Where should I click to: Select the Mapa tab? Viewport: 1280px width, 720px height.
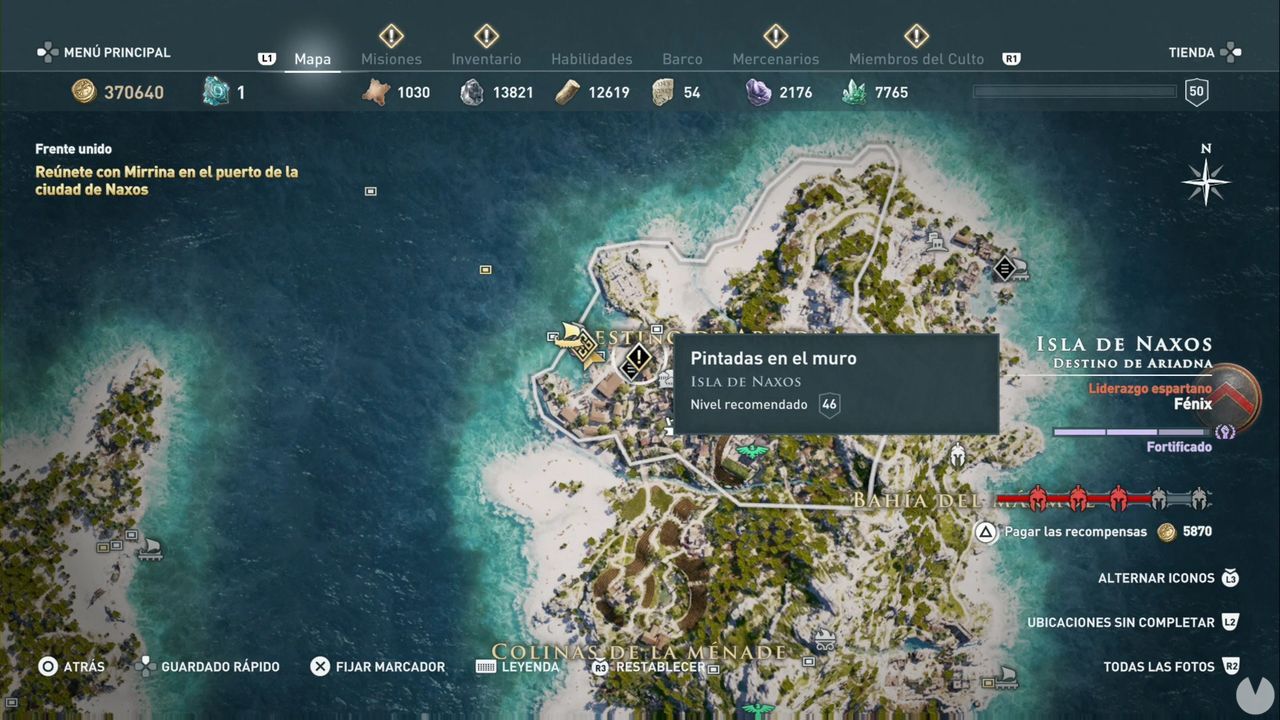312,59
